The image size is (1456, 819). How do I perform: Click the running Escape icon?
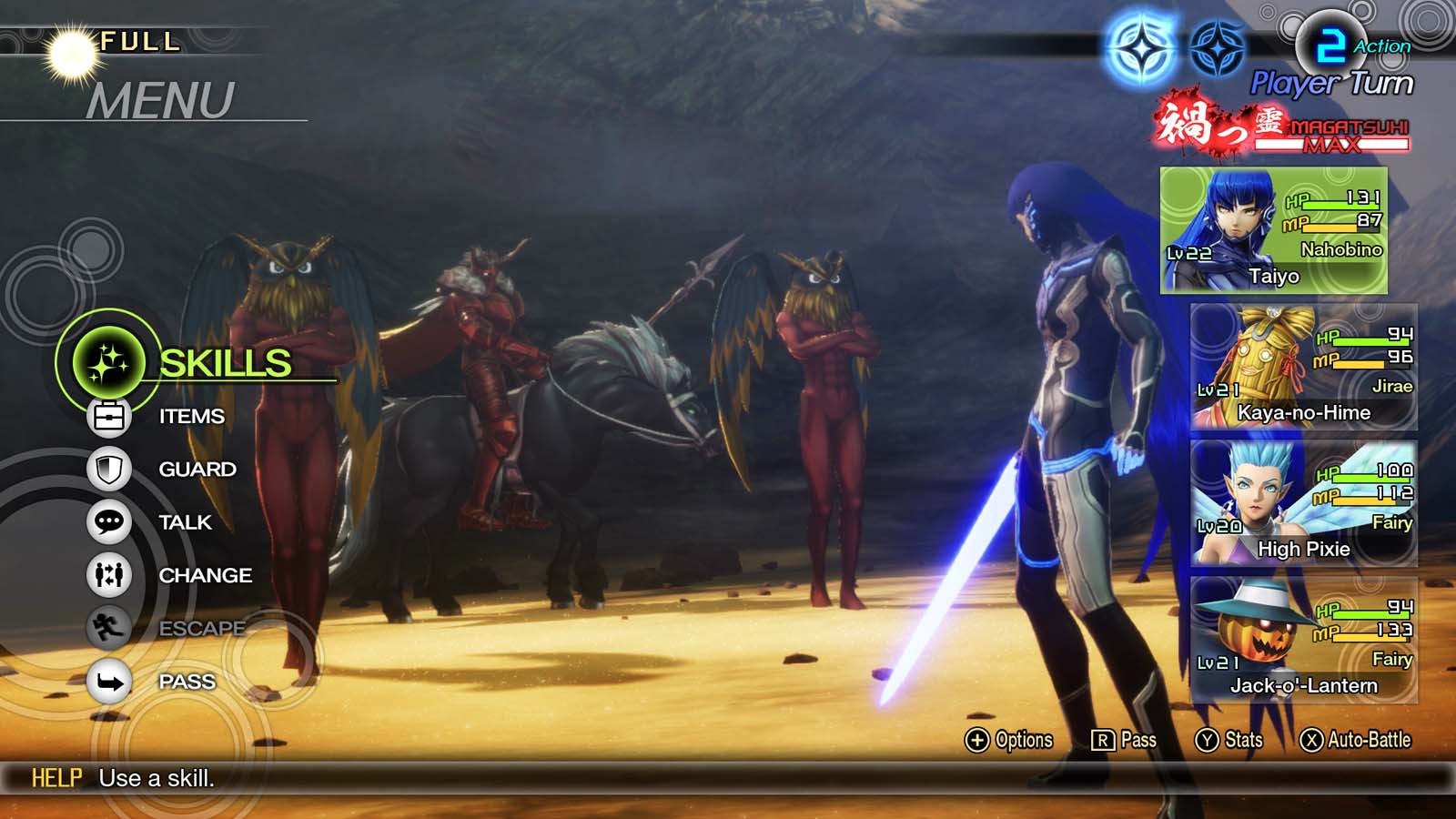[109, 627]
